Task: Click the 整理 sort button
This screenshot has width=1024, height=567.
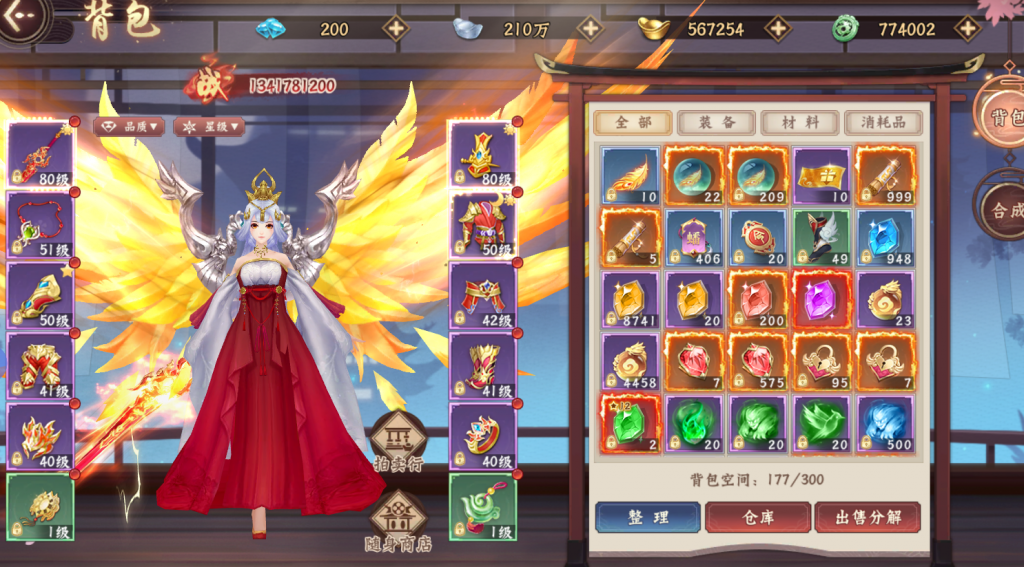Action: pyautogui.click(x=647, y=517)
